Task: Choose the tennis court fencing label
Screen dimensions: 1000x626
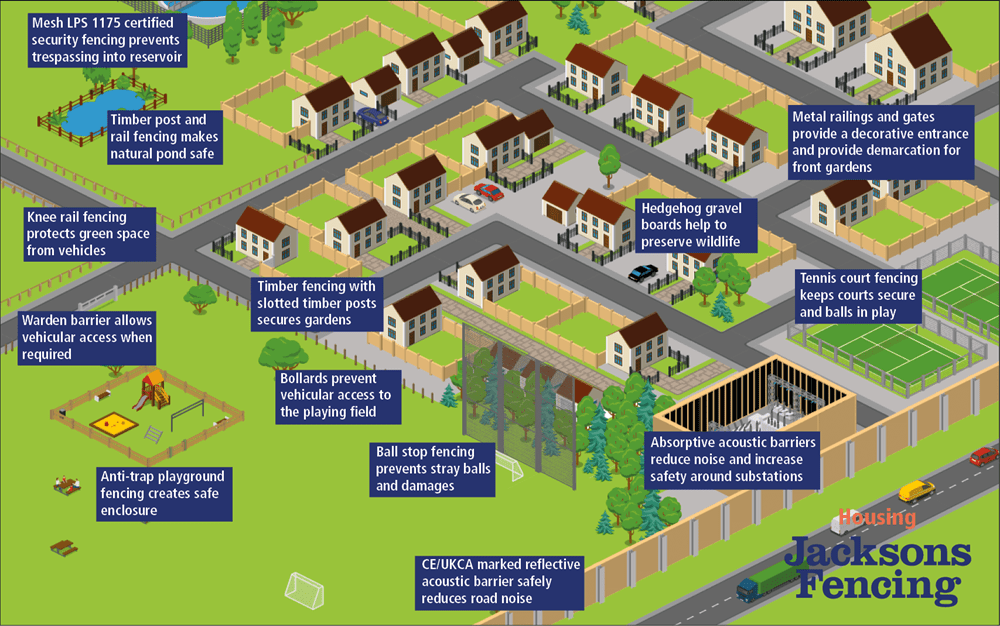Action: (x=857, y=295)
